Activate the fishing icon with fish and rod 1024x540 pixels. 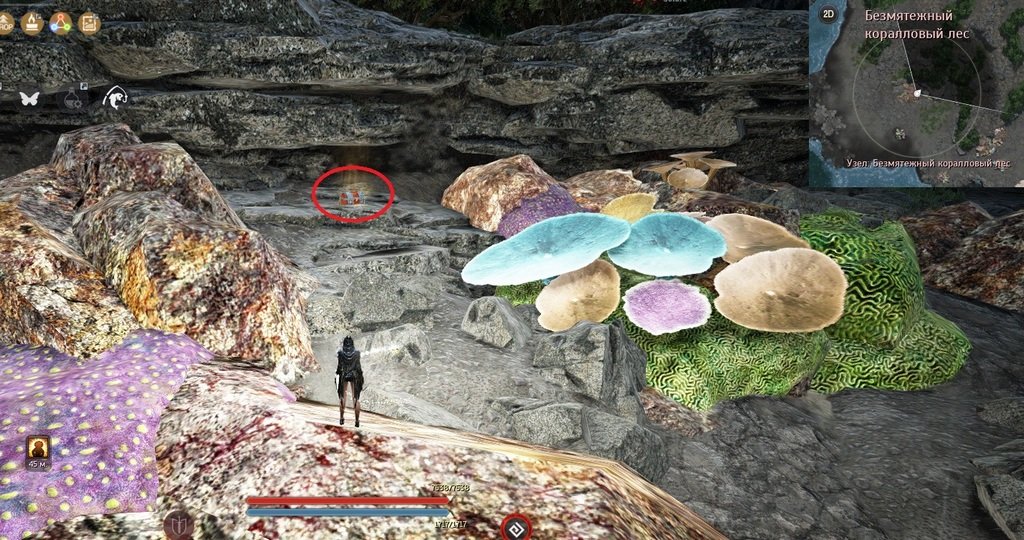pos(115,97)
